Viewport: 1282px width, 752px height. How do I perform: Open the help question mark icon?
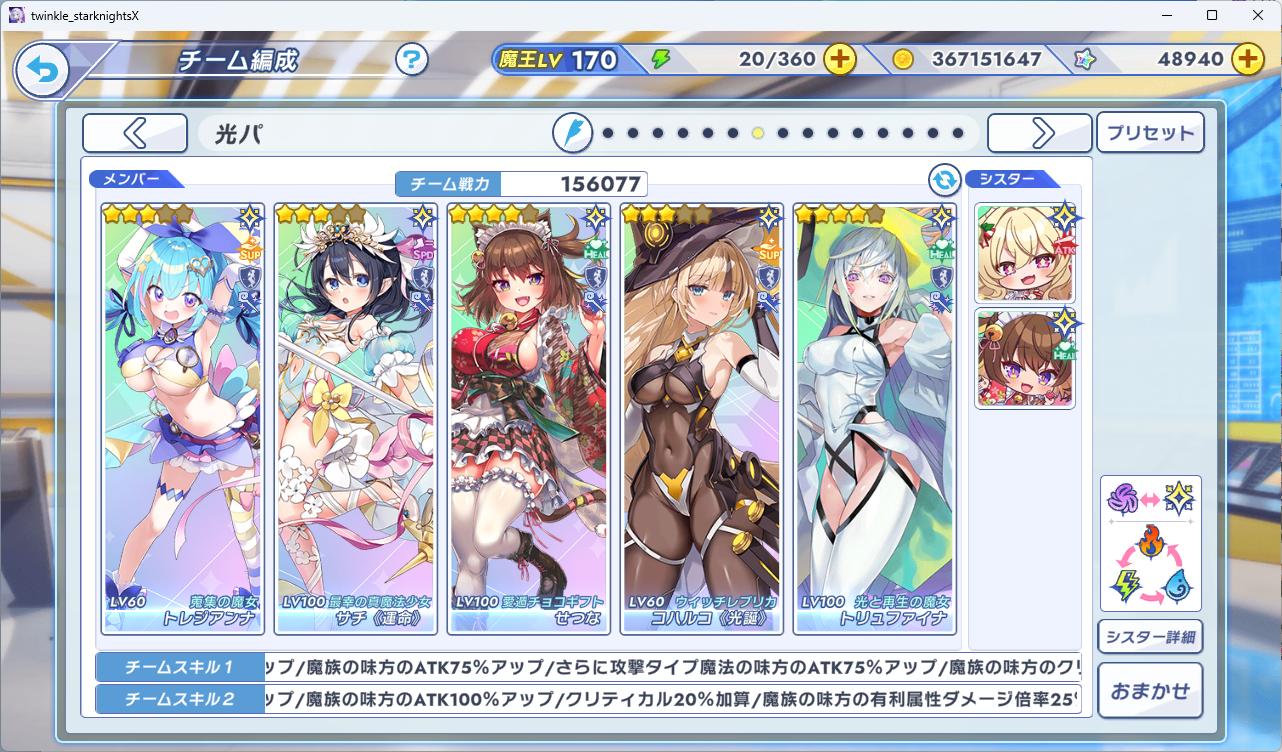[x=411, y=60]
